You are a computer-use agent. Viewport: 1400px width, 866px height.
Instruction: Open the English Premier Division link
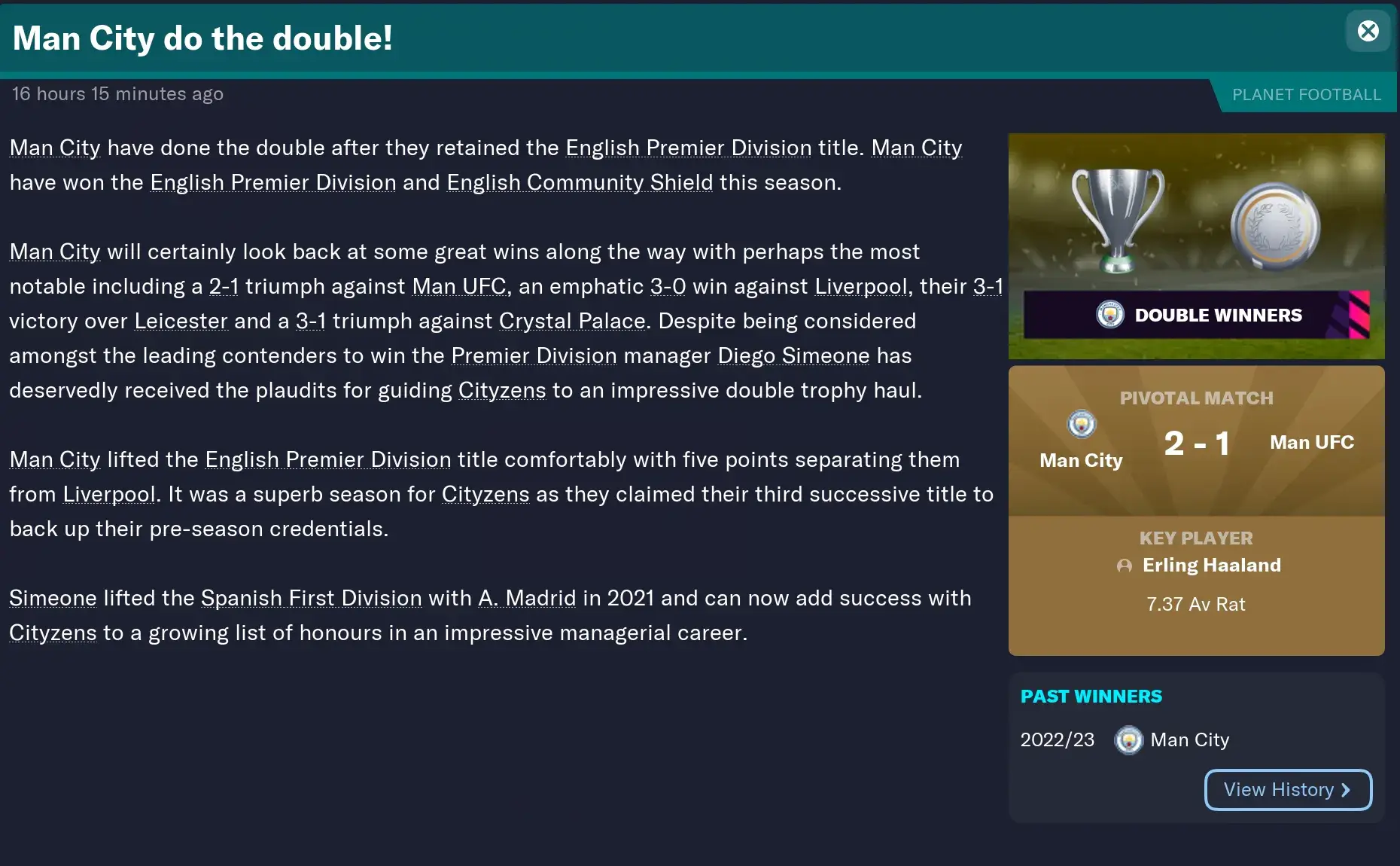pyautogui.click(x=687, y=148)
